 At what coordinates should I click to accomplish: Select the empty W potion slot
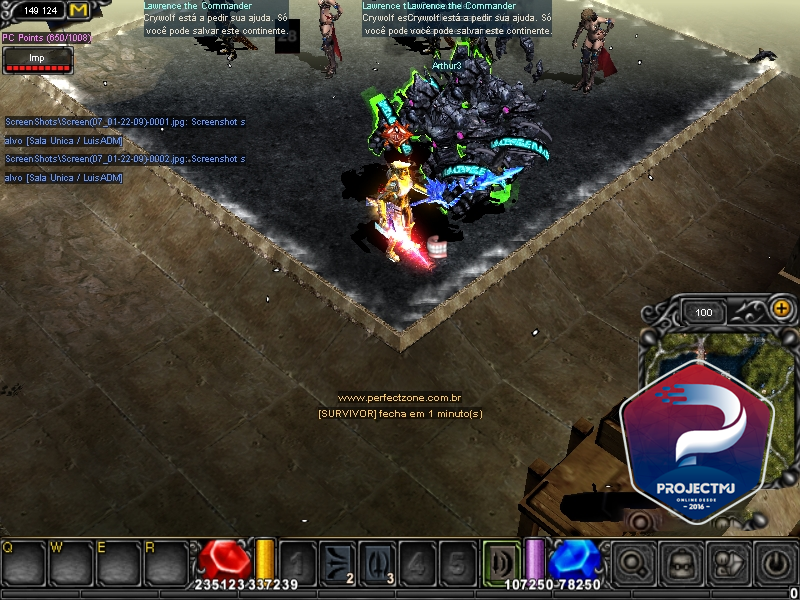click(71, 563)
